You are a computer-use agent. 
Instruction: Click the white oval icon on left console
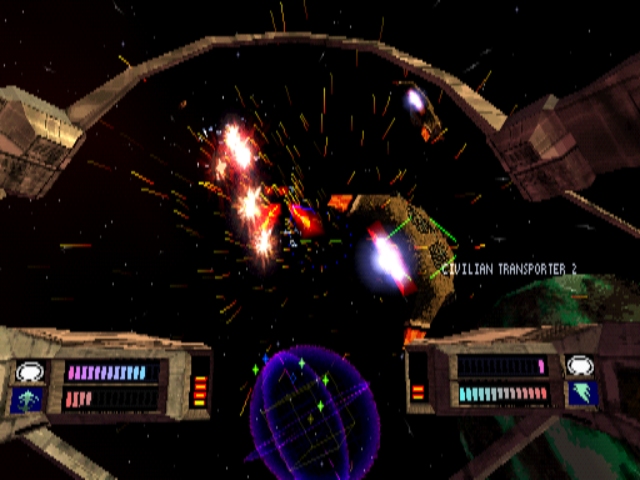(28, 372)
